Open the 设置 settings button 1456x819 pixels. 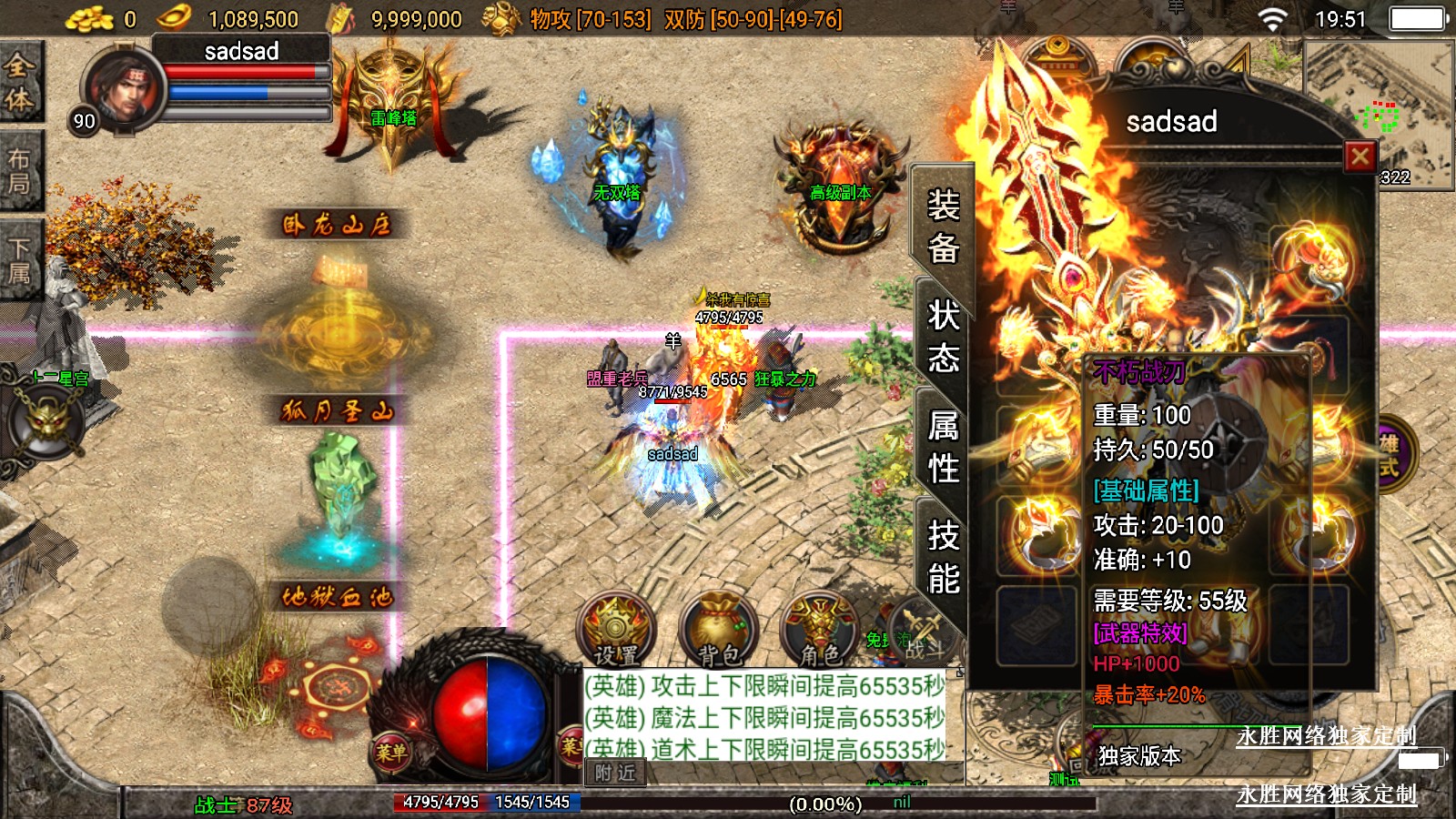616,630
